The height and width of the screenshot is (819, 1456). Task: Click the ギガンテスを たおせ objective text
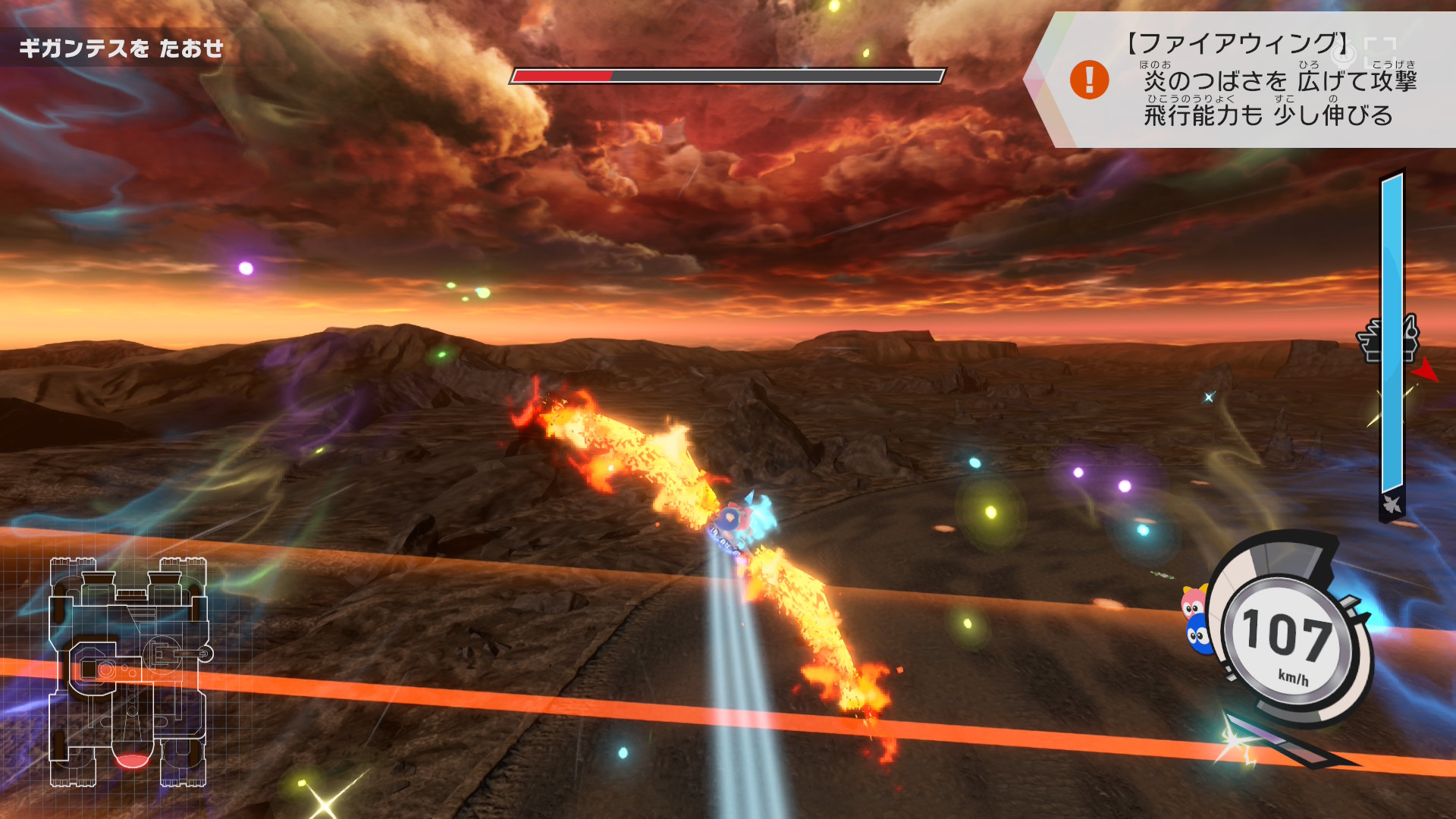pyautogui.click(x=121, y=49)
